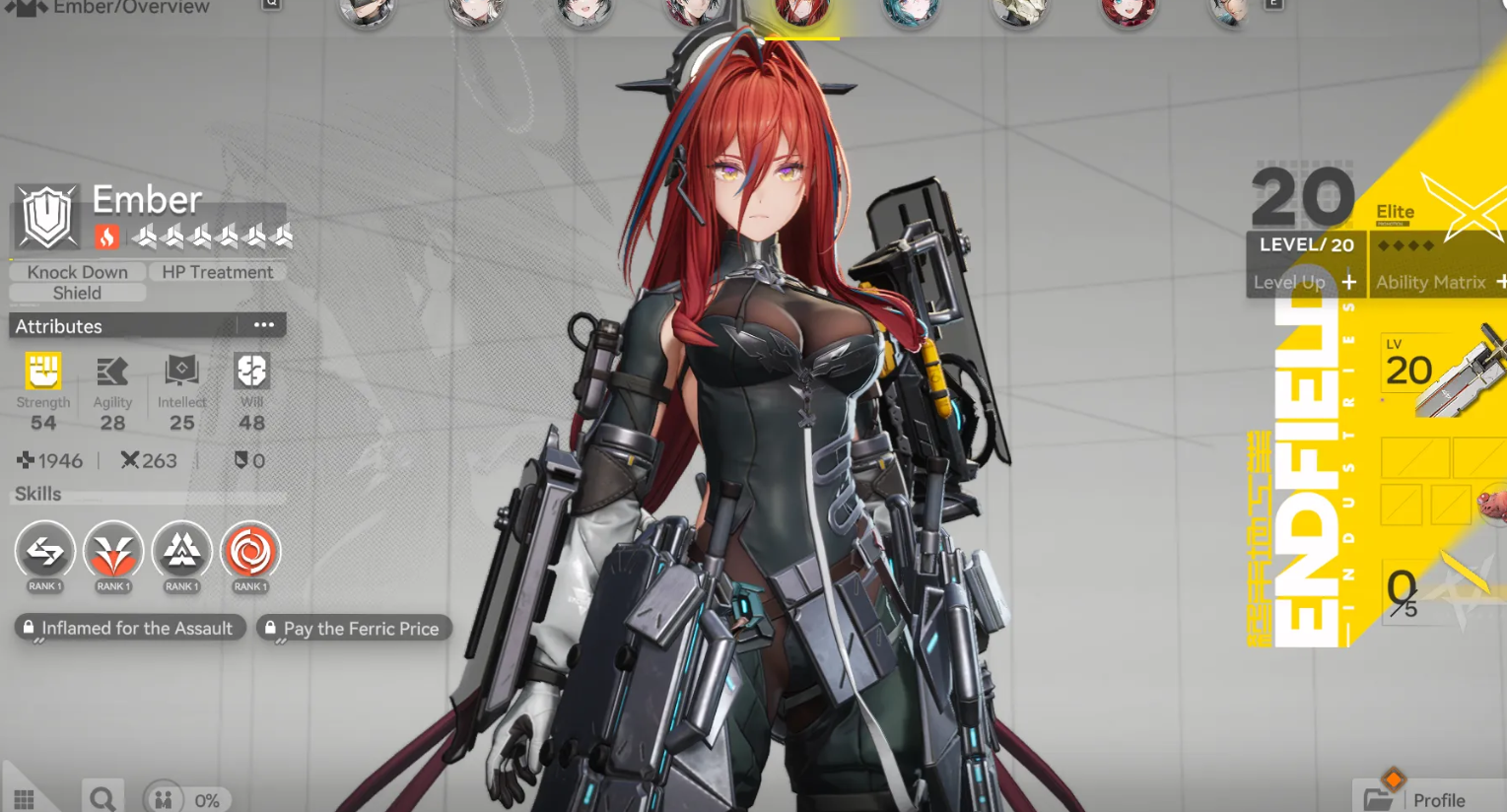Switch to the teal-haired operator portrait
1507x812 pixels.
(910, 12)
